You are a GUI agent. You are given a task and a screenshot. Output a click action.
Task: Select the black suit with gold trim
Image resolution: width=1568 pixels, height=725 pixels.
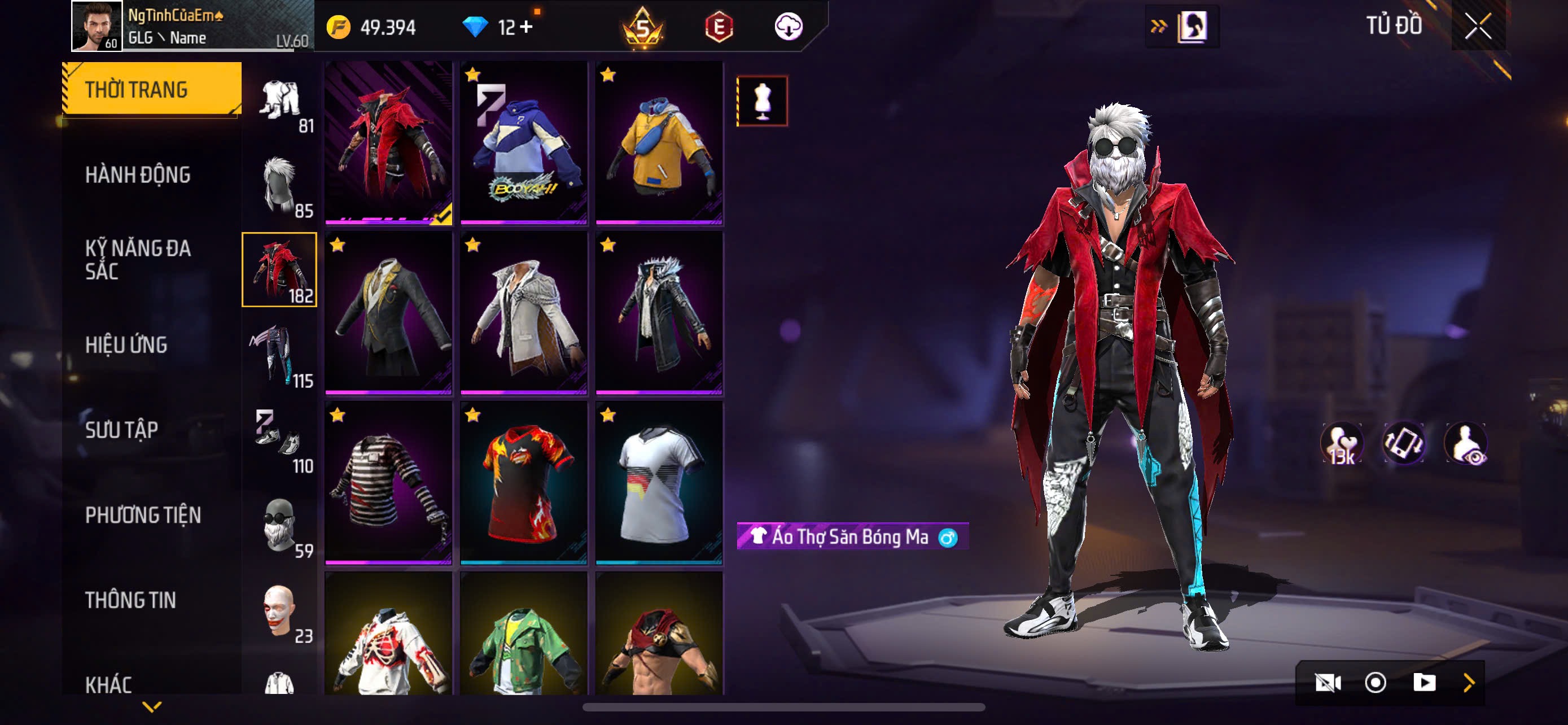point(388,313)
